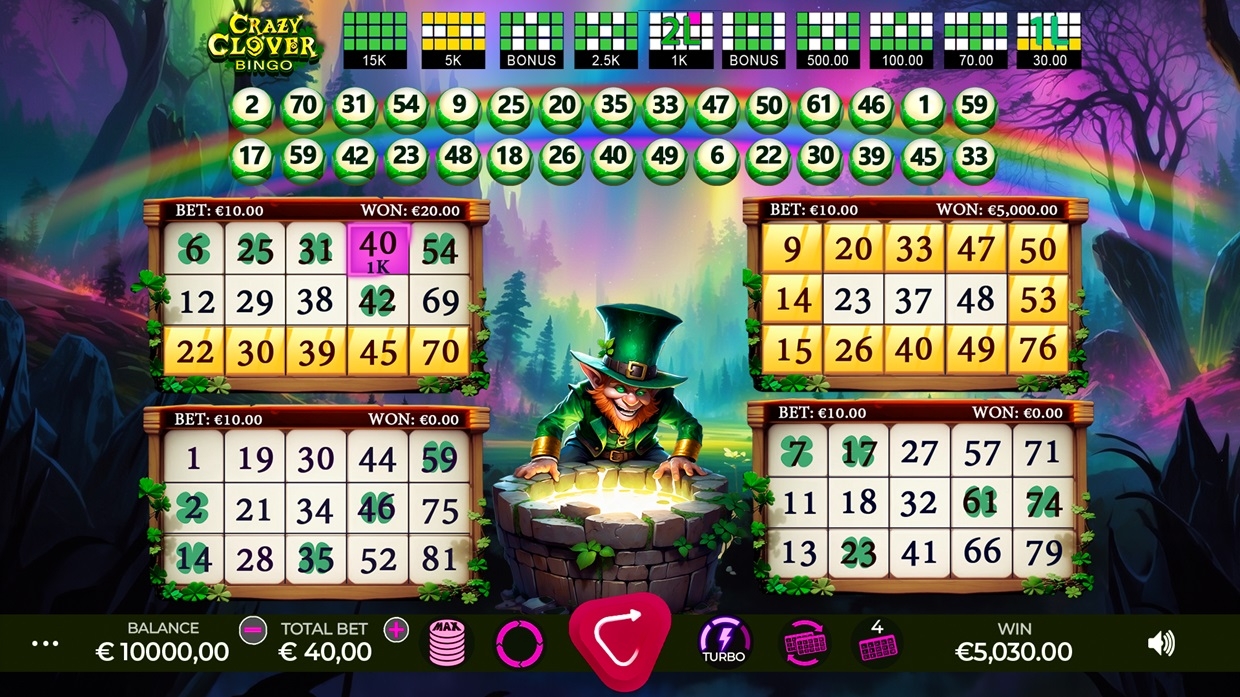Start a new round with the big red button
The width and height of the screenshot is (1240, 697).
[619, 638]
